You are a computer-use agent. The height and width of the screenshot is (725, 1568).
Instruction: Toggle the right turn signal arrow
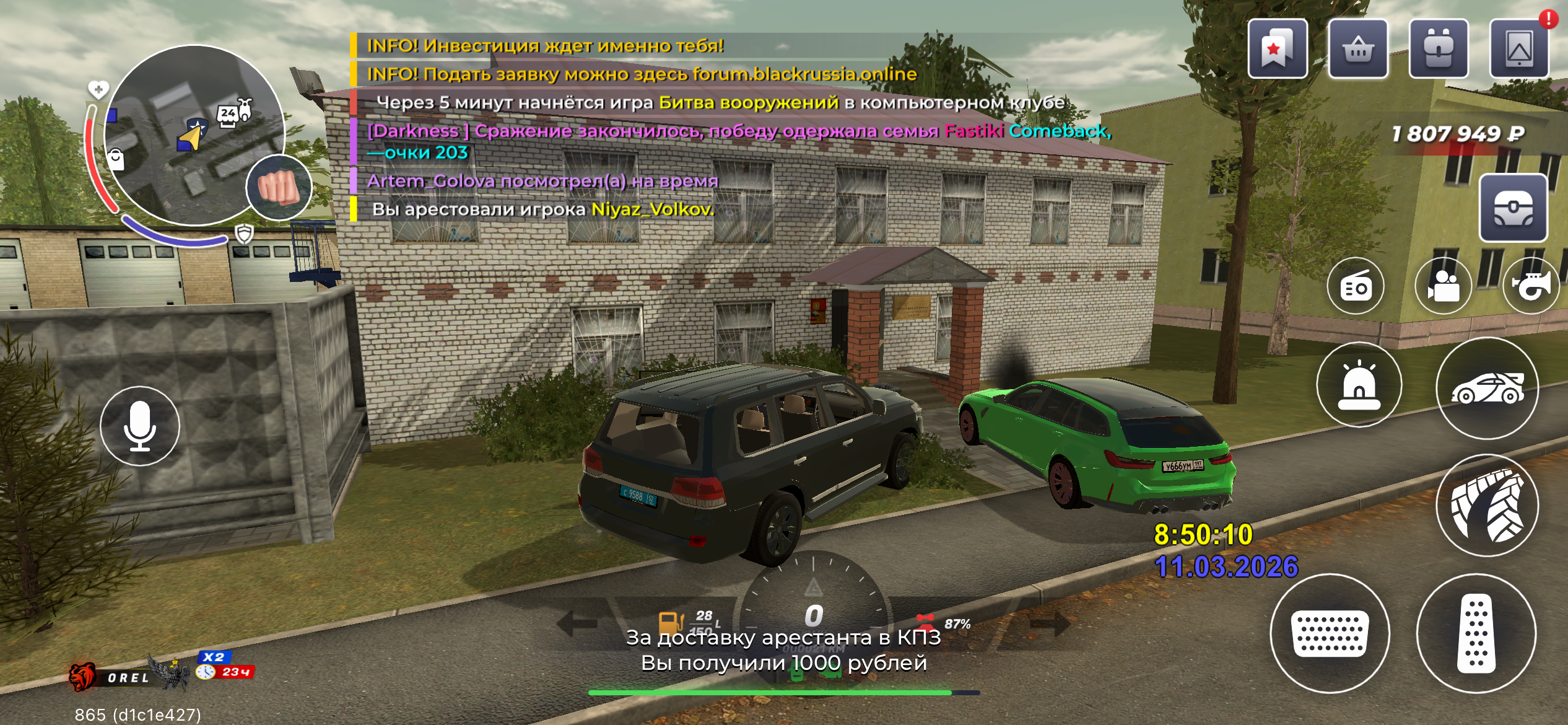(x=1051, y=623)
